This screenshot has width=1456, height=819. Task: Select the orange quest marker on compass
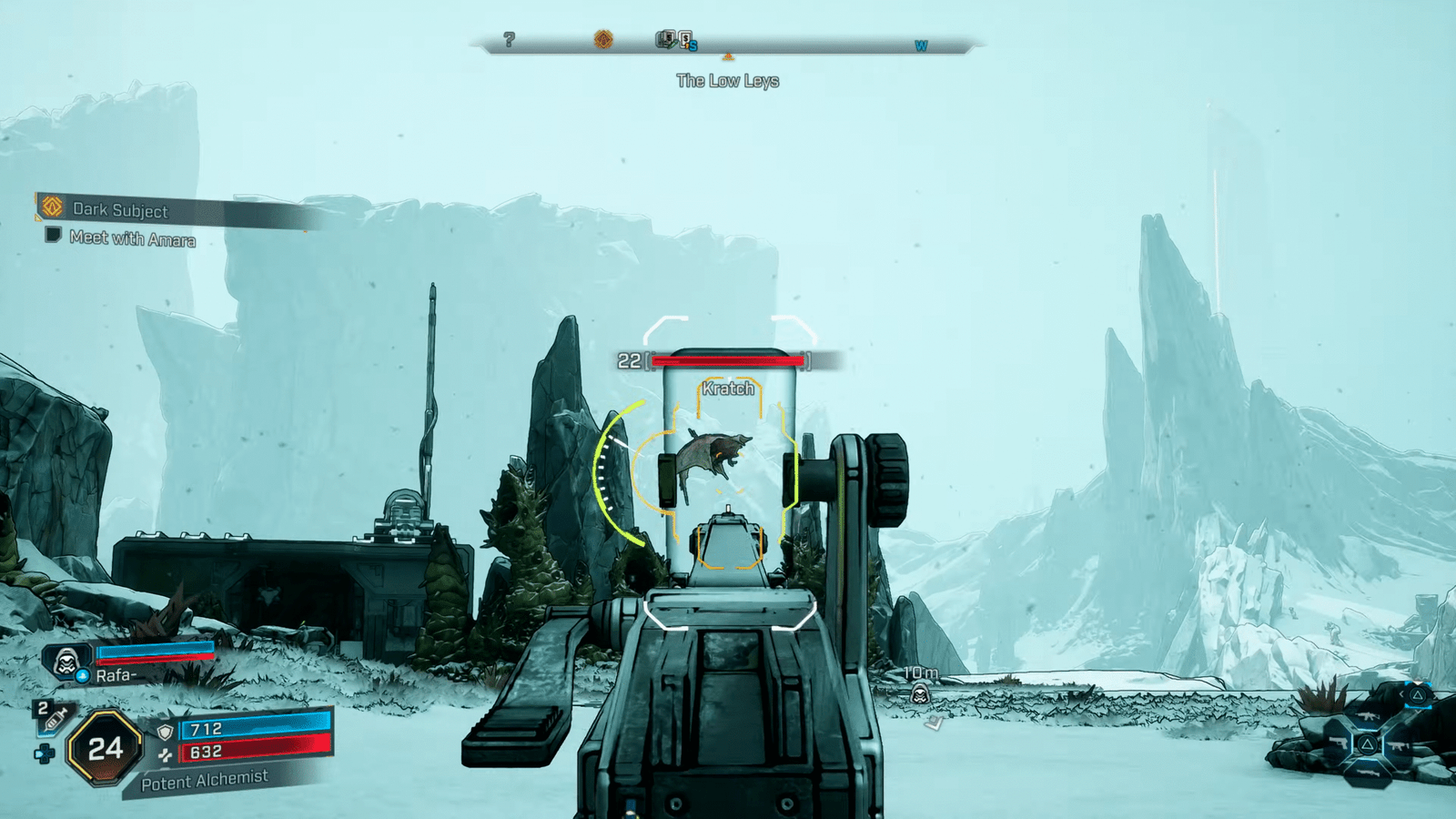(x=603, y=39)
